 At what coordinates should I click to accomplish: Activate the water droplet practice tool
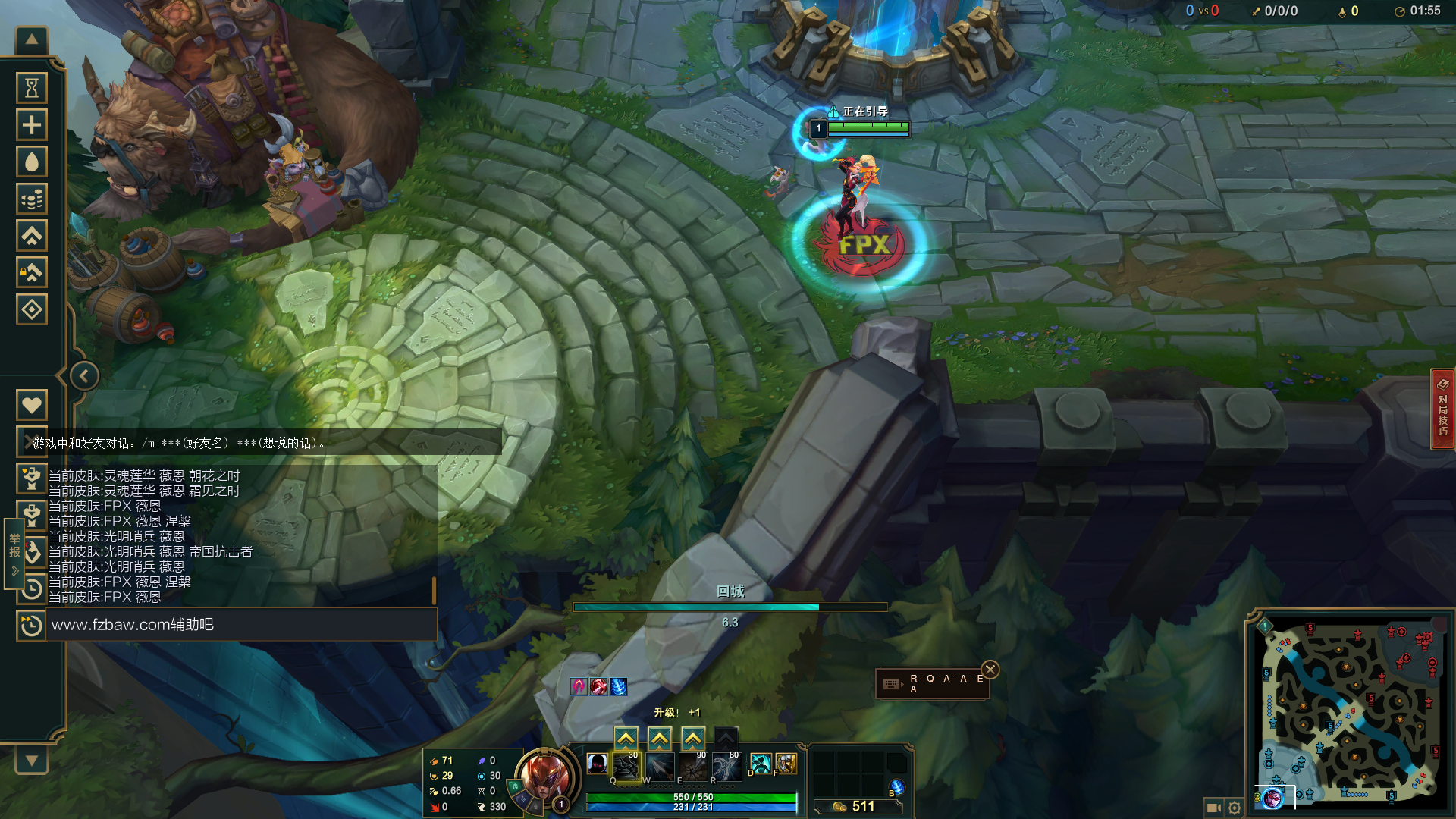[32, 162]
